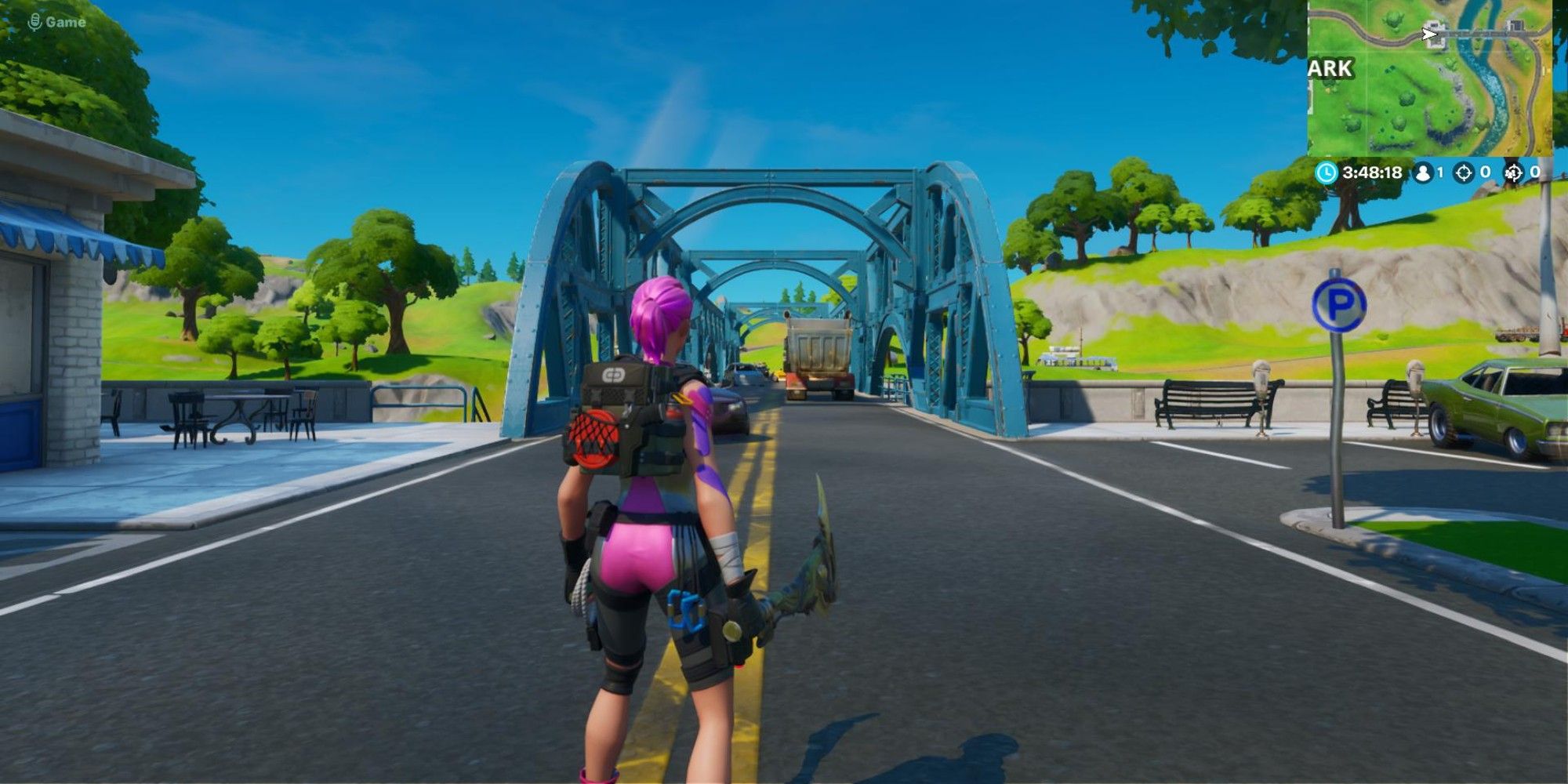
Task: Click the player count number one
Action: [x=1441, y=172]
